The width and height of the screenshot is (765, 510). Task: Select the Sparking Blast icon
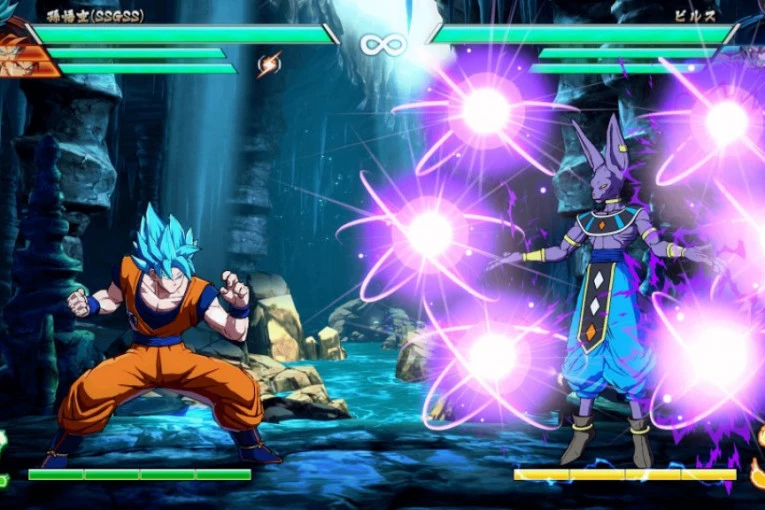(x=269, y=66)
